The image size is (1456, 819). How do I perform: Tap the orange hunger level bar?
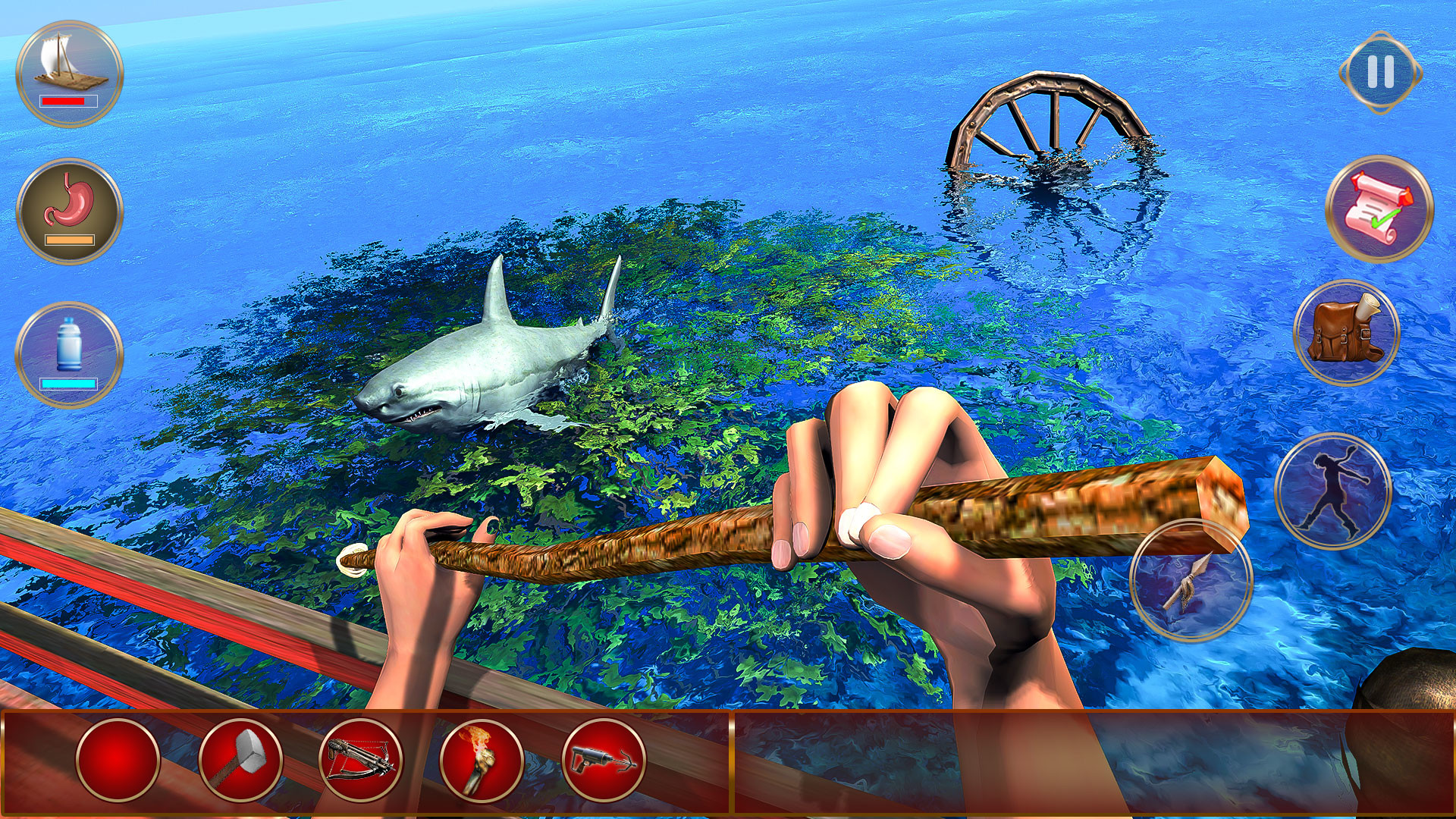coord(70,241)
